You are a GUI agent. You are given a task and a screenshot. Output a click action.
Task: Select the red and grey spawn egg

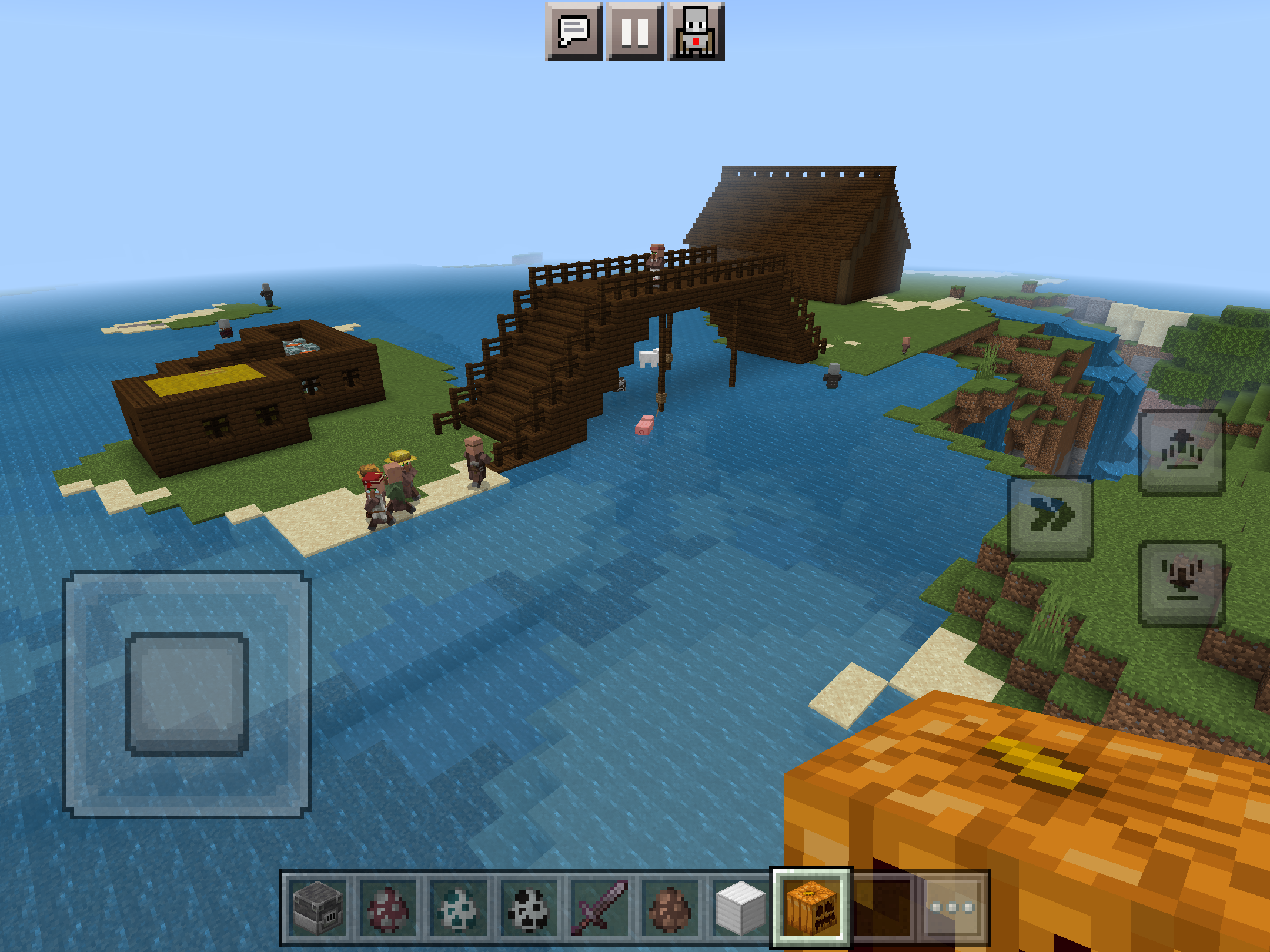[387, 907]
